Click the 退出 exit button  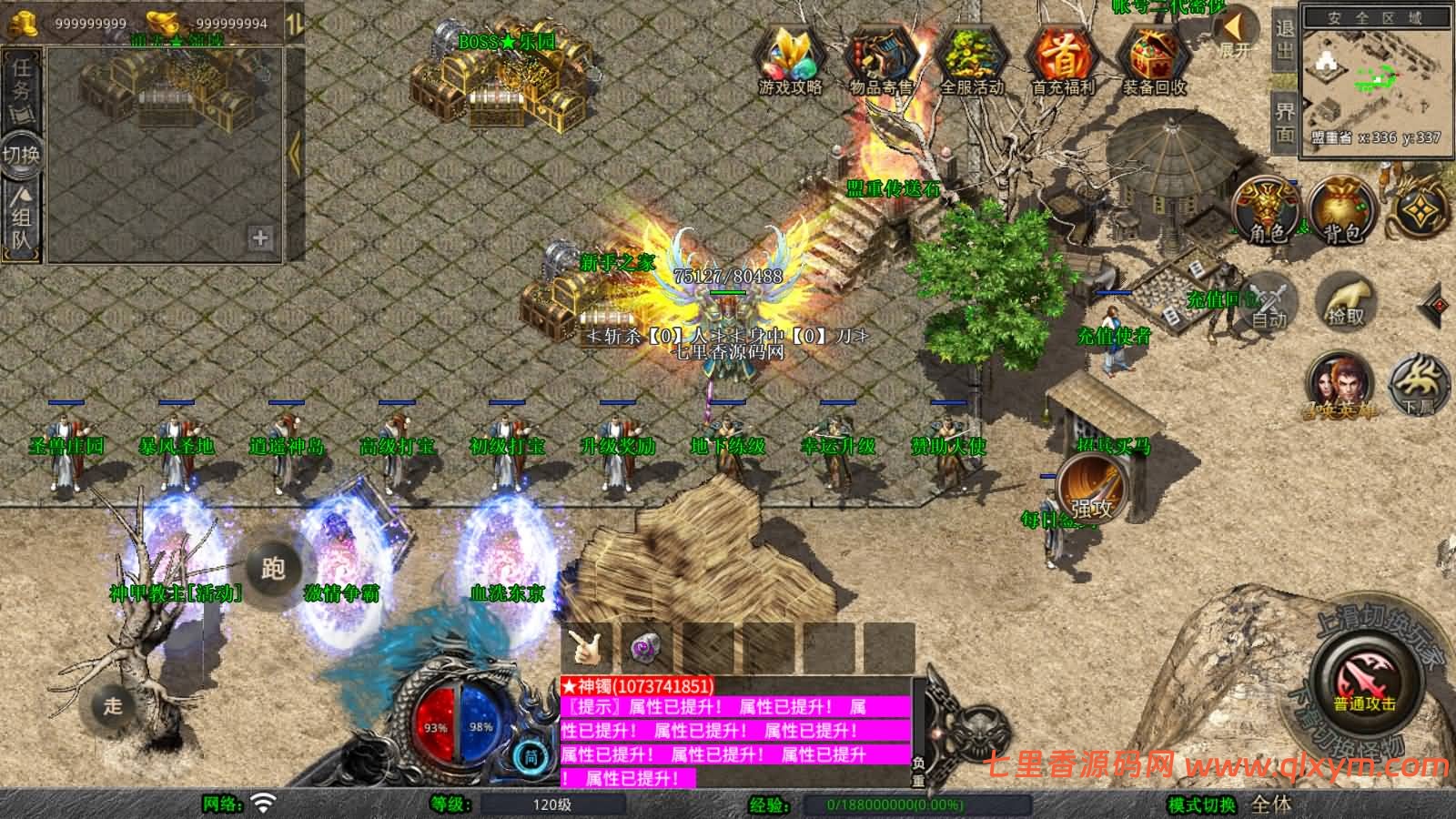[1284, 39]
